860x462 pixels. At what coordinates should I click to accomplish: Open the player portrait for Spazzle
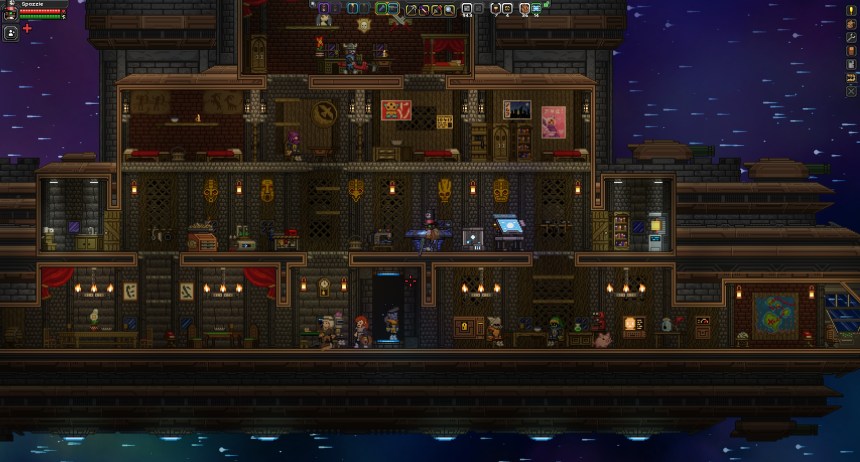tap(10, 13)
